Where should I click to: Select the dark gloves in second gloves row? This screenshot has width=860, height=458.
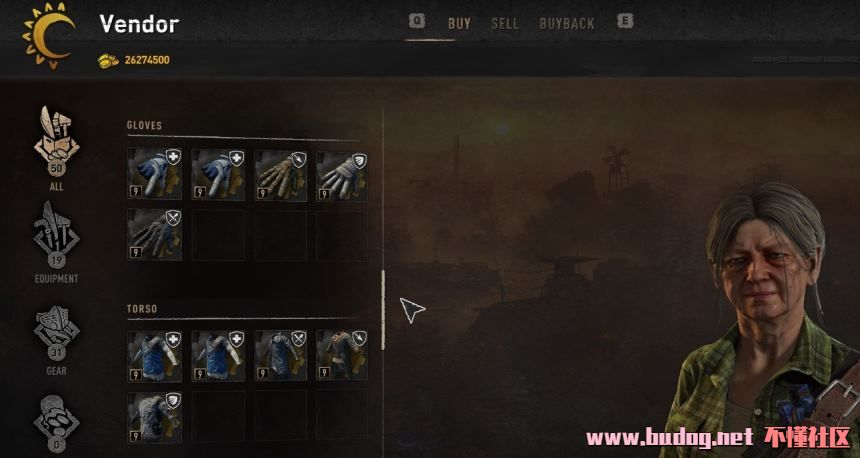pos(155,234)
